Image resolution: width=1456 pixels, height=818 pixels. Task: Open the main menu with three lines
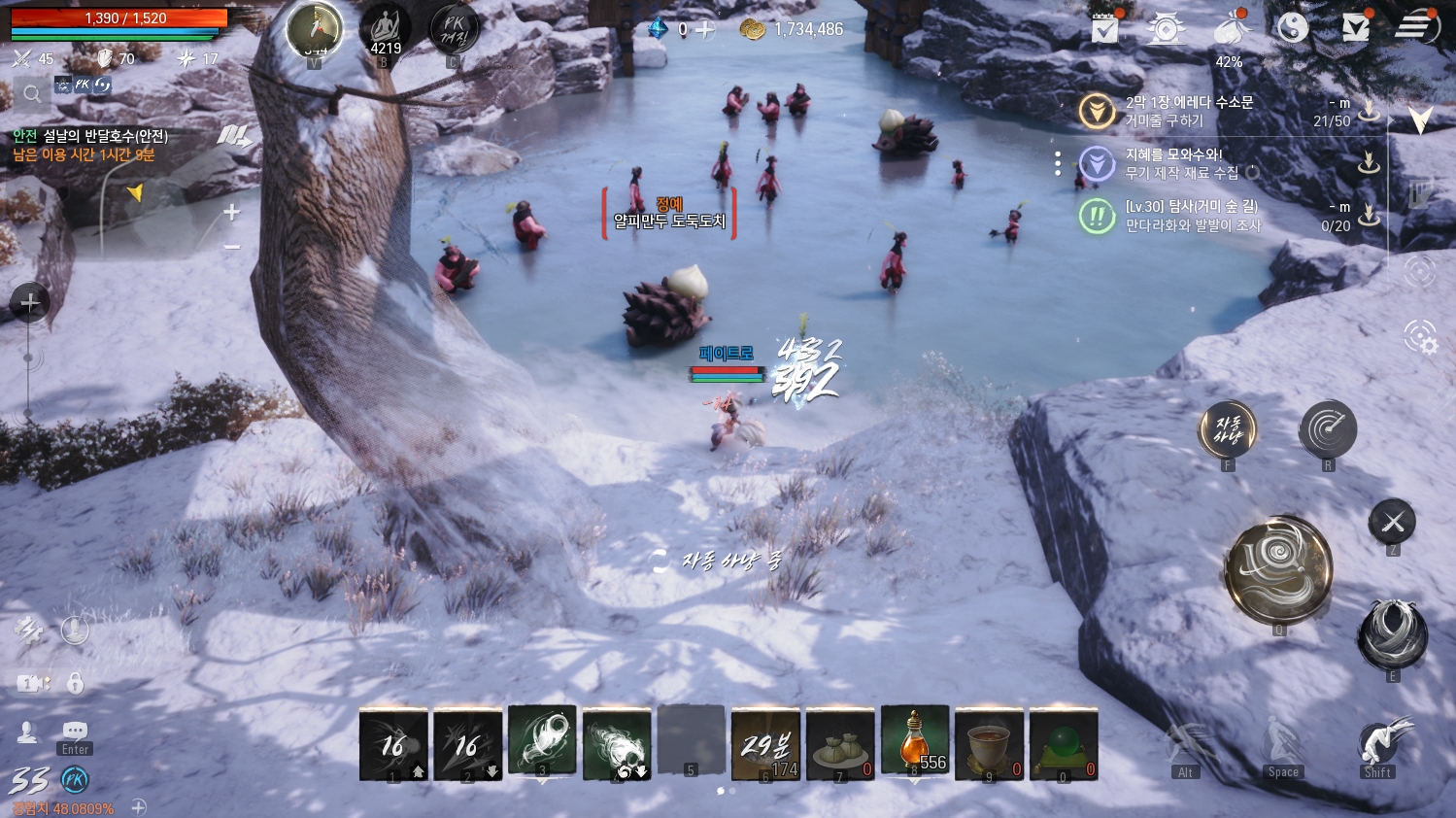click(x=1416, y=27)
